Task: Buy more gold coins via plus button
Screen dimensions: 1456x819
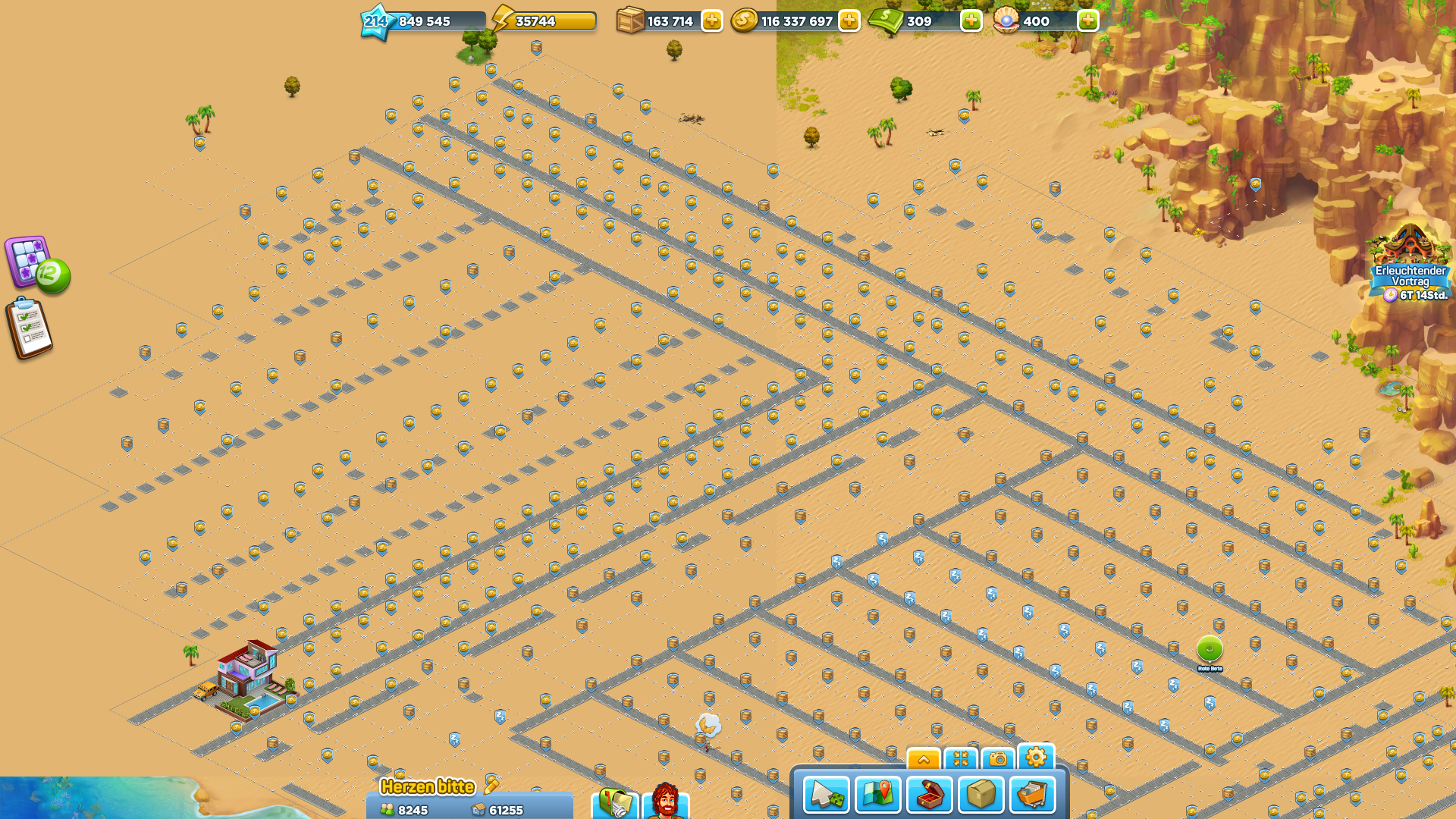Action: click(849, 21)
